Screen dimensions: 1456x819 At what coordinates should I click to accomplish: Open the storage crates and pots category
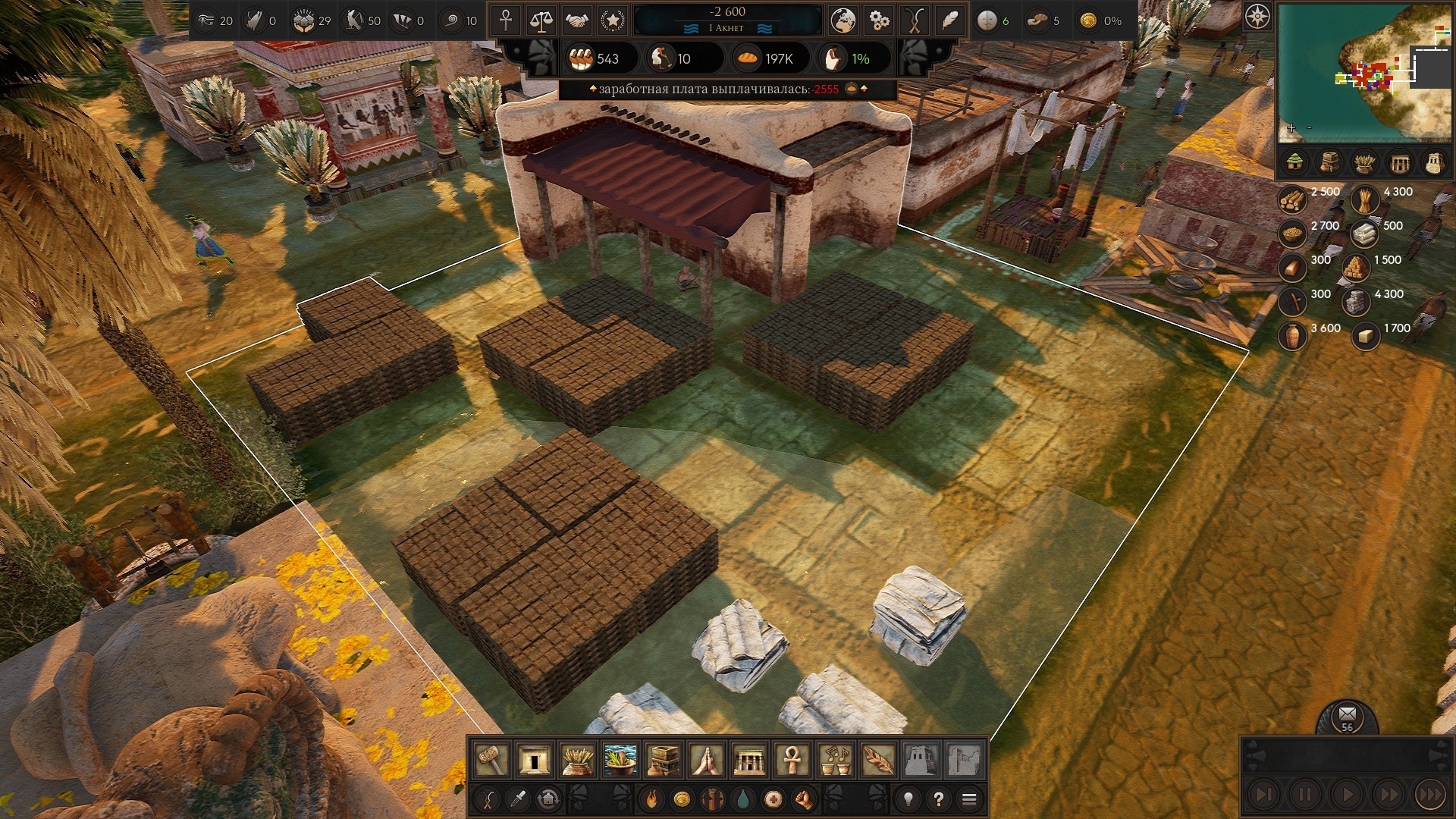click(664, 760)
